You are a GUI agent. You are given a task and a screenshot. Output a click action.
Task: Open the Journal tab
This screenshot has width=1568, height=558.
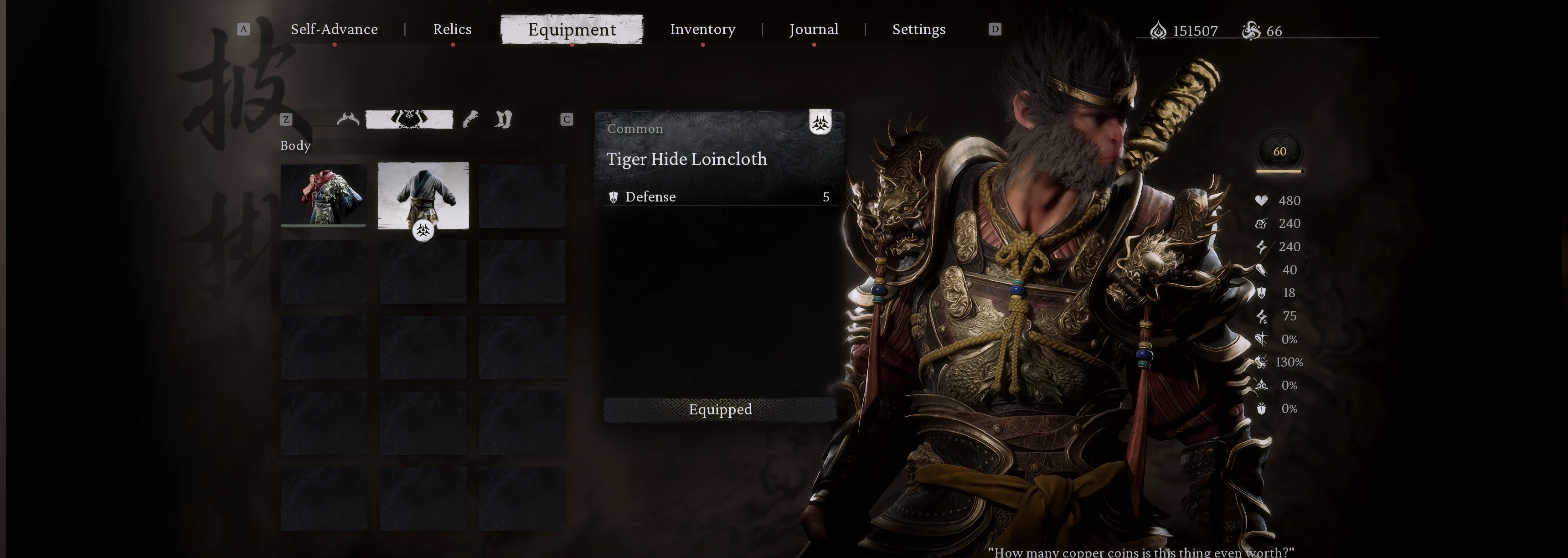click(814, 29)
